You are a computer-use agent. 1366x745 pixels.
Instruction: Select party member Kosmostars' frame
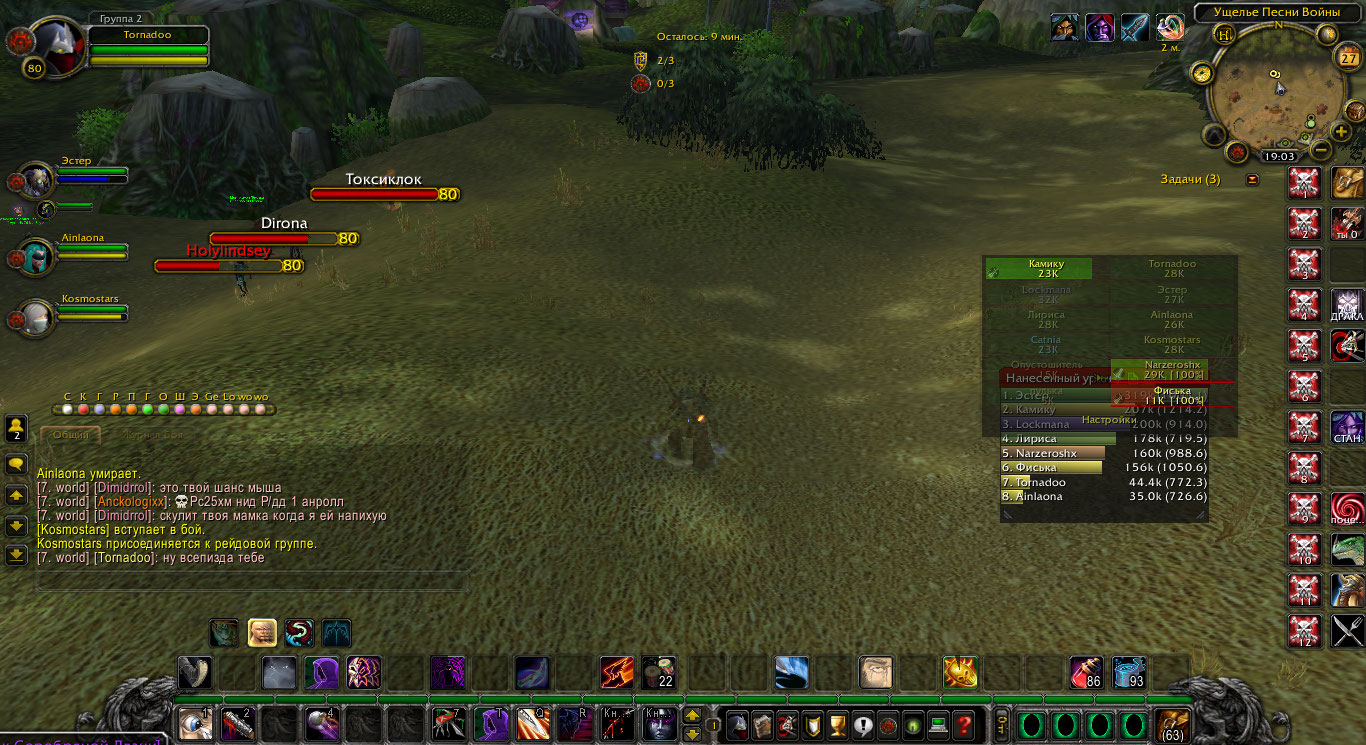point(37,318)
